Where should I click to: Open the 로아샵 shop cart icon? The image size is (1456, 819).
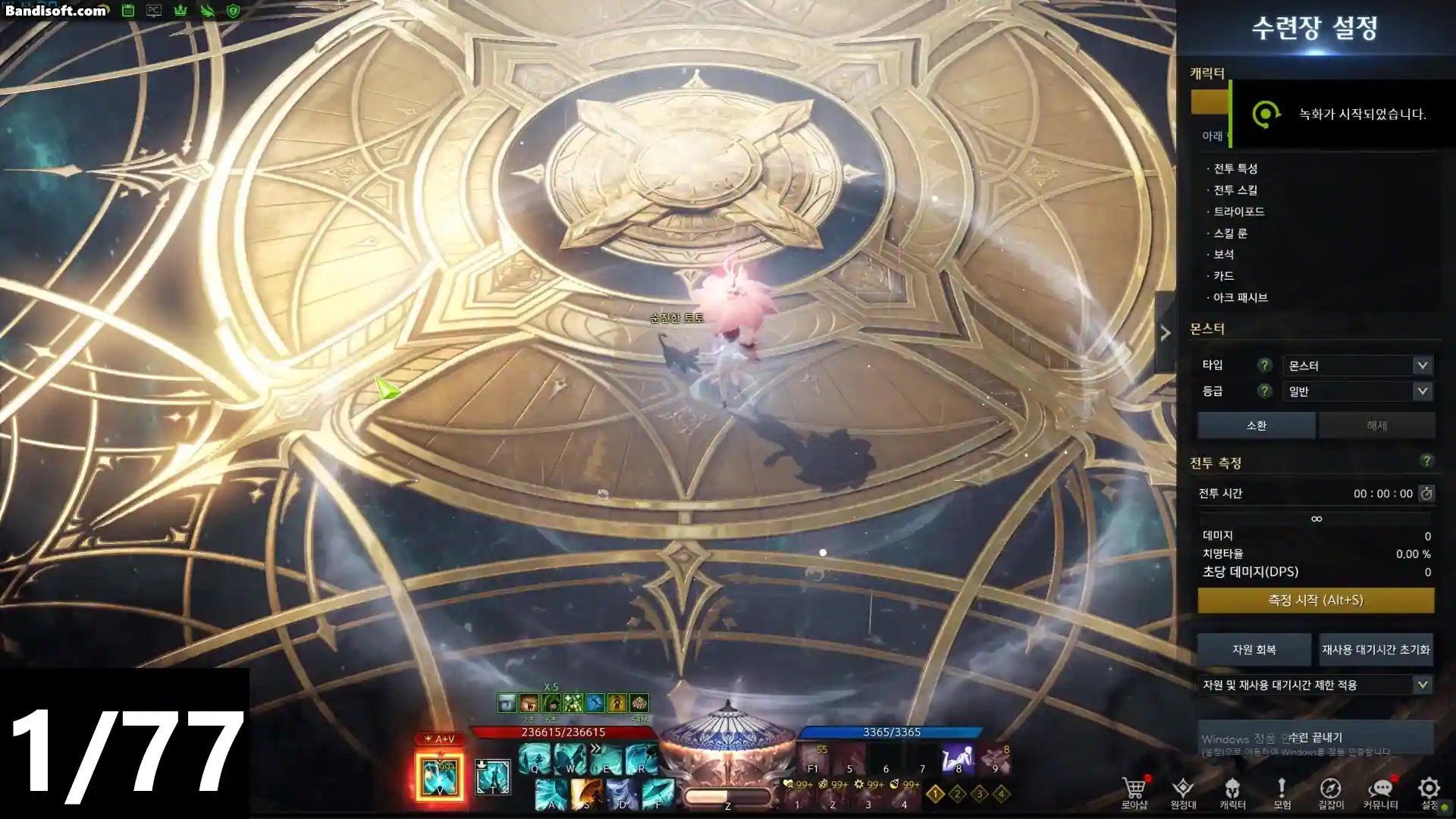[x=1134, y=791]
